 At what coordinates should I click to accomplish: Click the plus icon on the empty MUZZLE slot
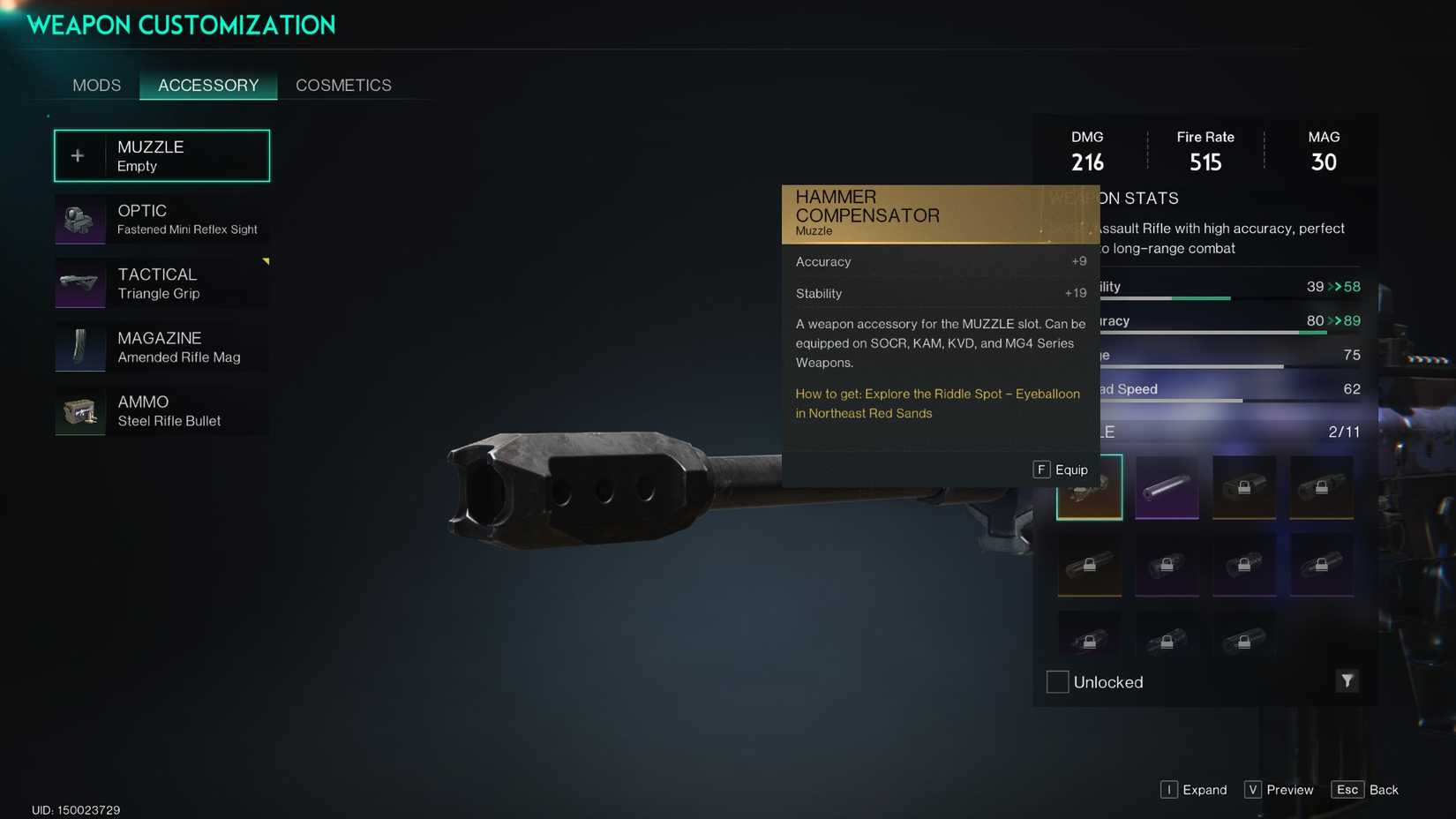pyautogui.click(x=78, y=154)
